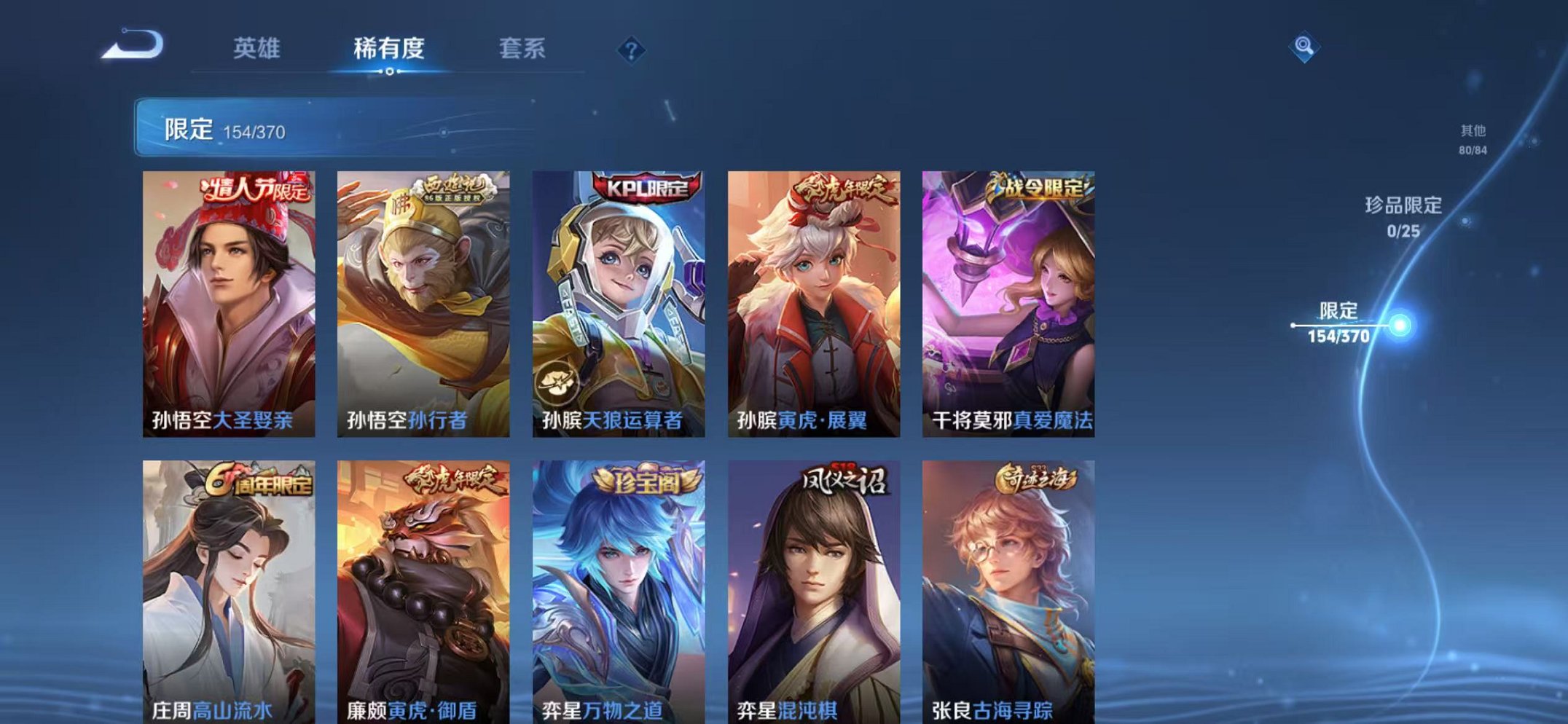Open the help question-mark icon
Screen dimensions: 1568x724
coord(631,50)
